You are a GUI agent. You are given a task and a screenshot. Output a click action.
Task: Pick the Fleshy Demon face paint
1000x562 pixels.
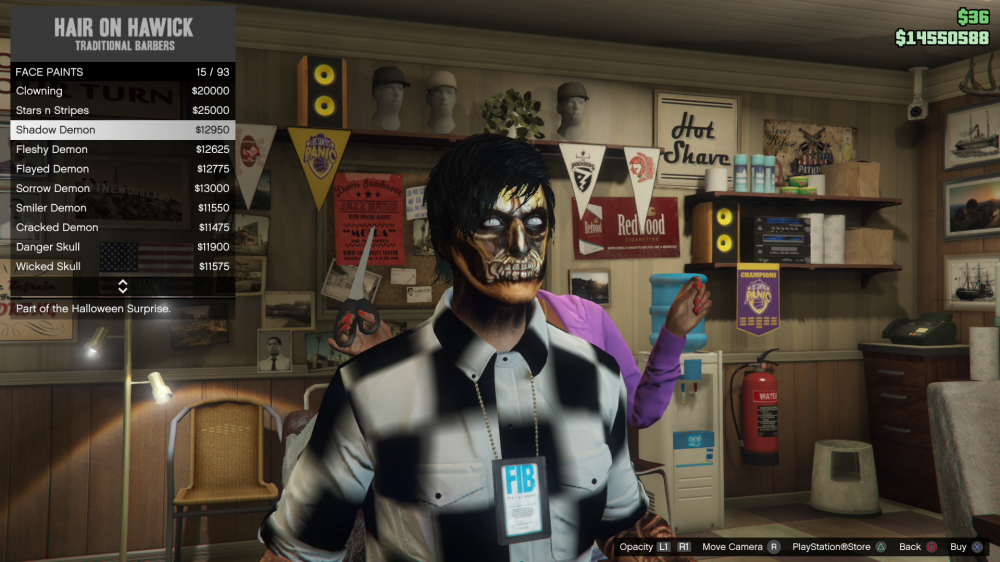[x=122, y=150]
